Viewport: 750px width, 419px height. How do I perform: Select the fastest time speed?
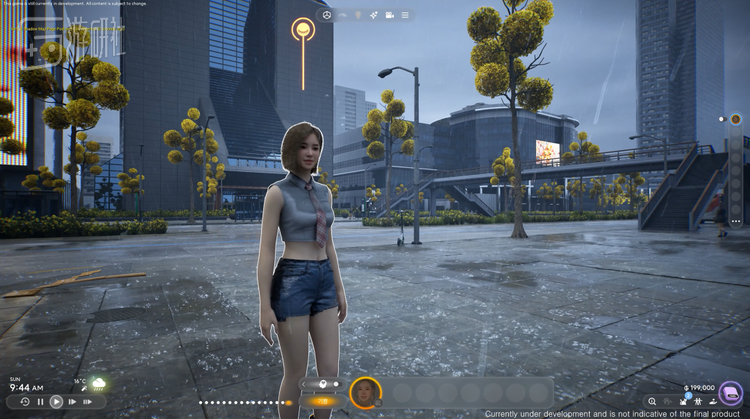click(x=87, y=401)
